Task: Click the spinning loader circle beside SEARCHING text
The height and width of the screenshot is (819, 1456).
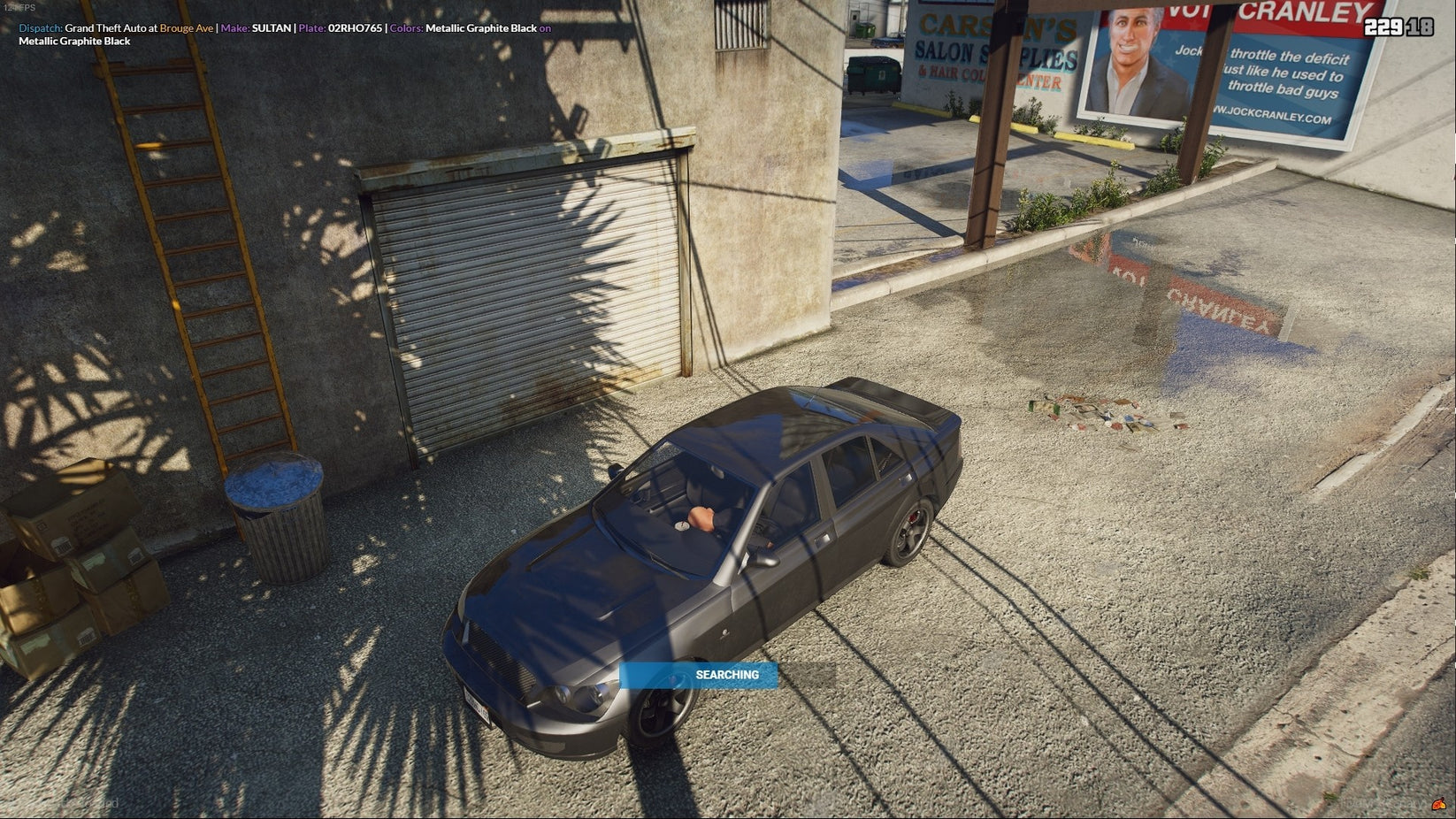Action: click(678, 674)
